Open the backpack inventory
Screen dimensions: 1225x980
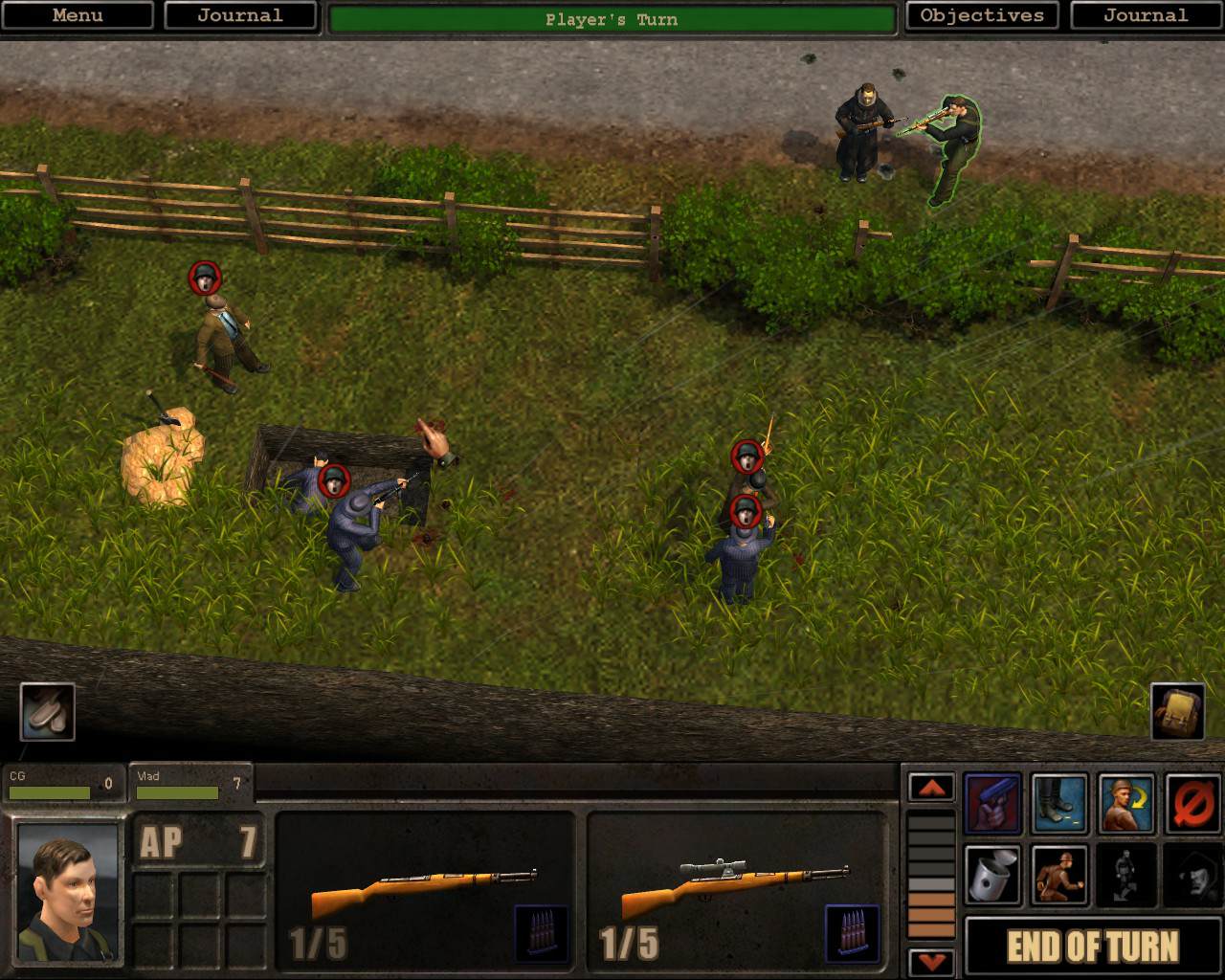click(1177, 711)
